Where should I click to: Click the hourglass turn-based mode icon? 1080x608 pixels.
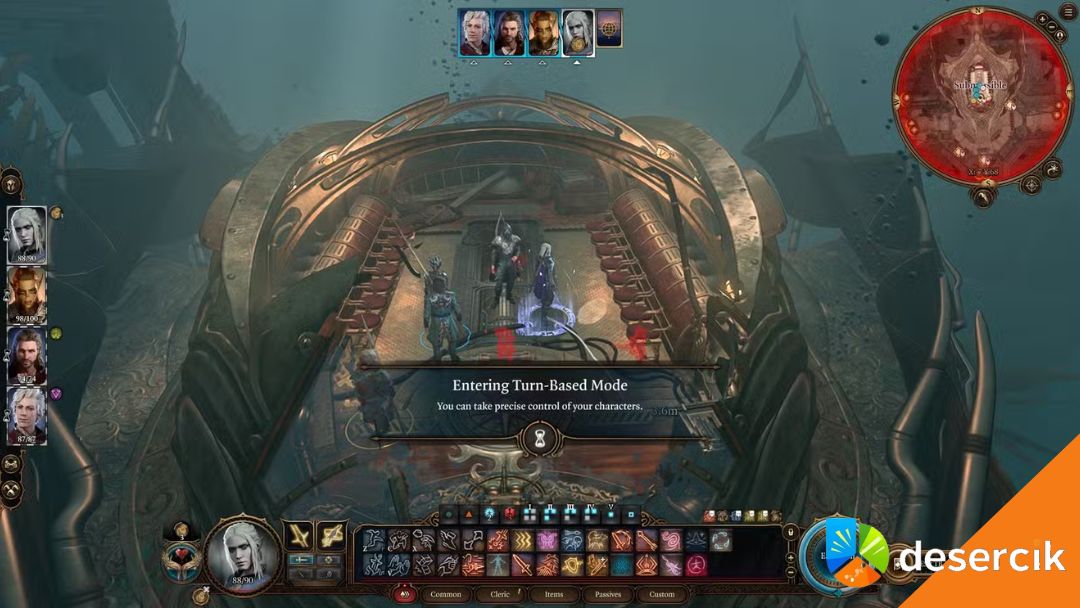click(539, 438)
